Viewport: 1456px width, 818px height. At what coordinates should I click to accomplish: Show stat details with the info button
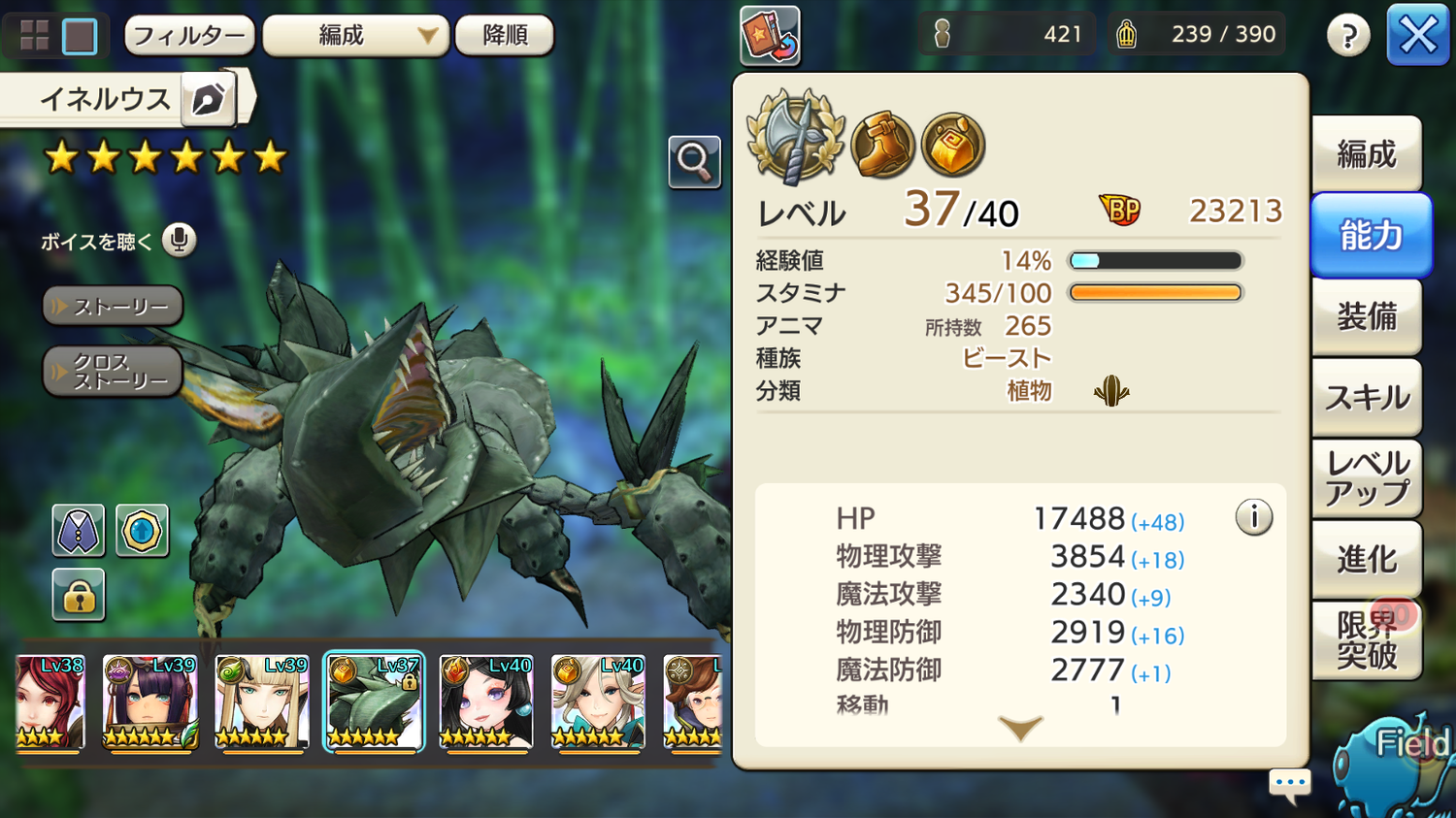pos(1253,517)
